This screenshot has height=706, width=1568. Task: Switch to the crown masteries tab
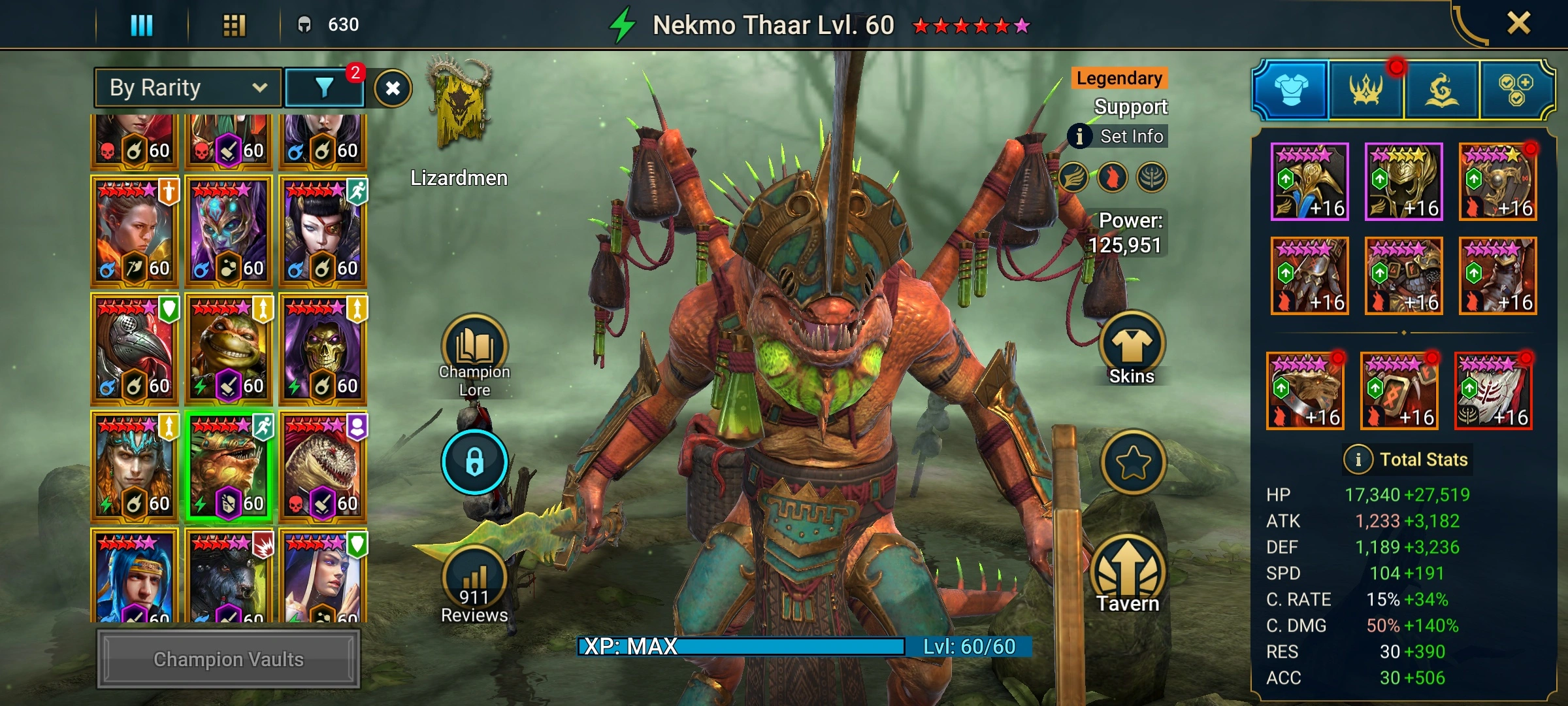[x=1365, y=90]
